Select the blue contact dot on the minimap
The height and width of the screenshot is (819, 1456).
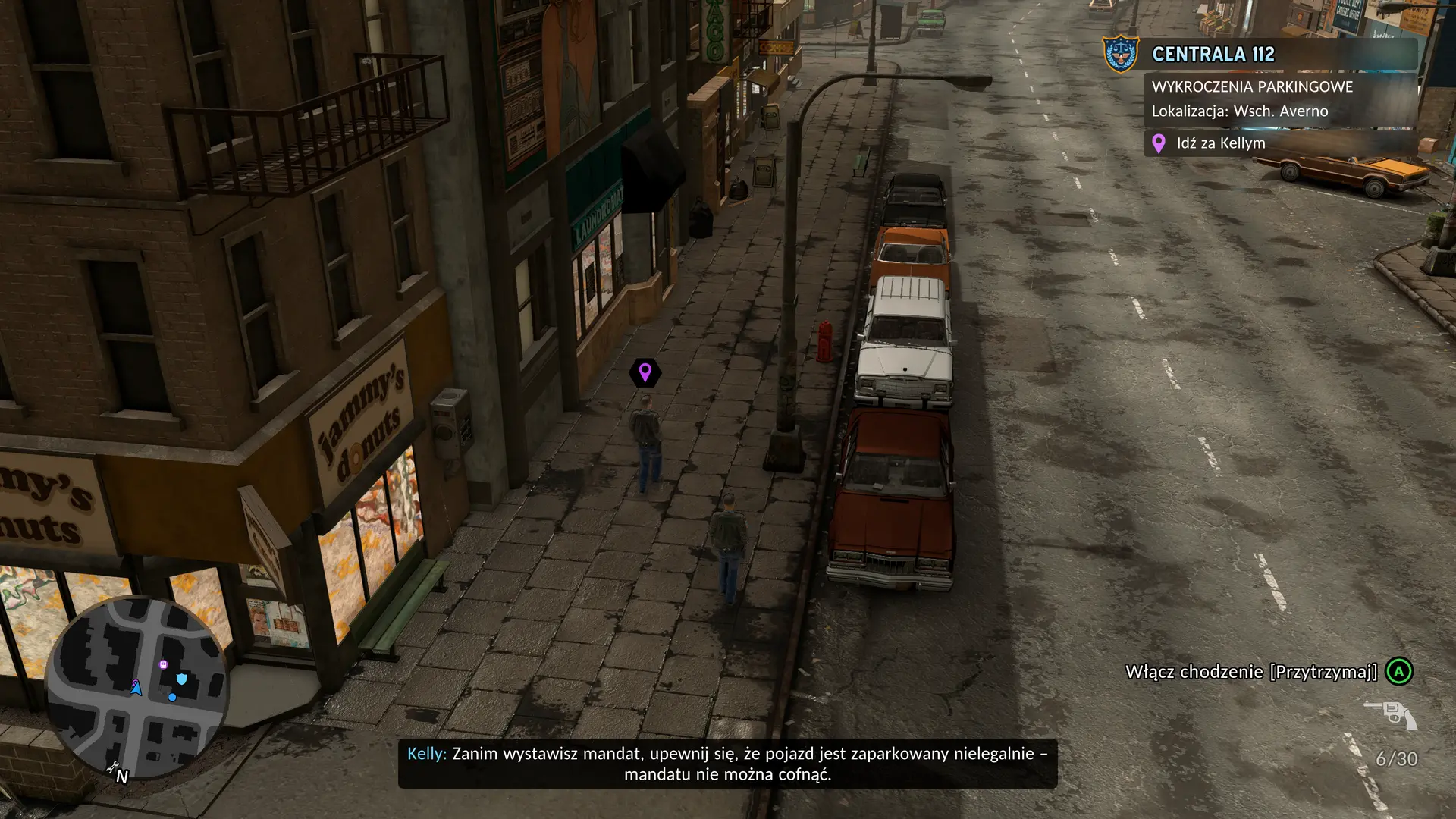click(x=172, y=698)
